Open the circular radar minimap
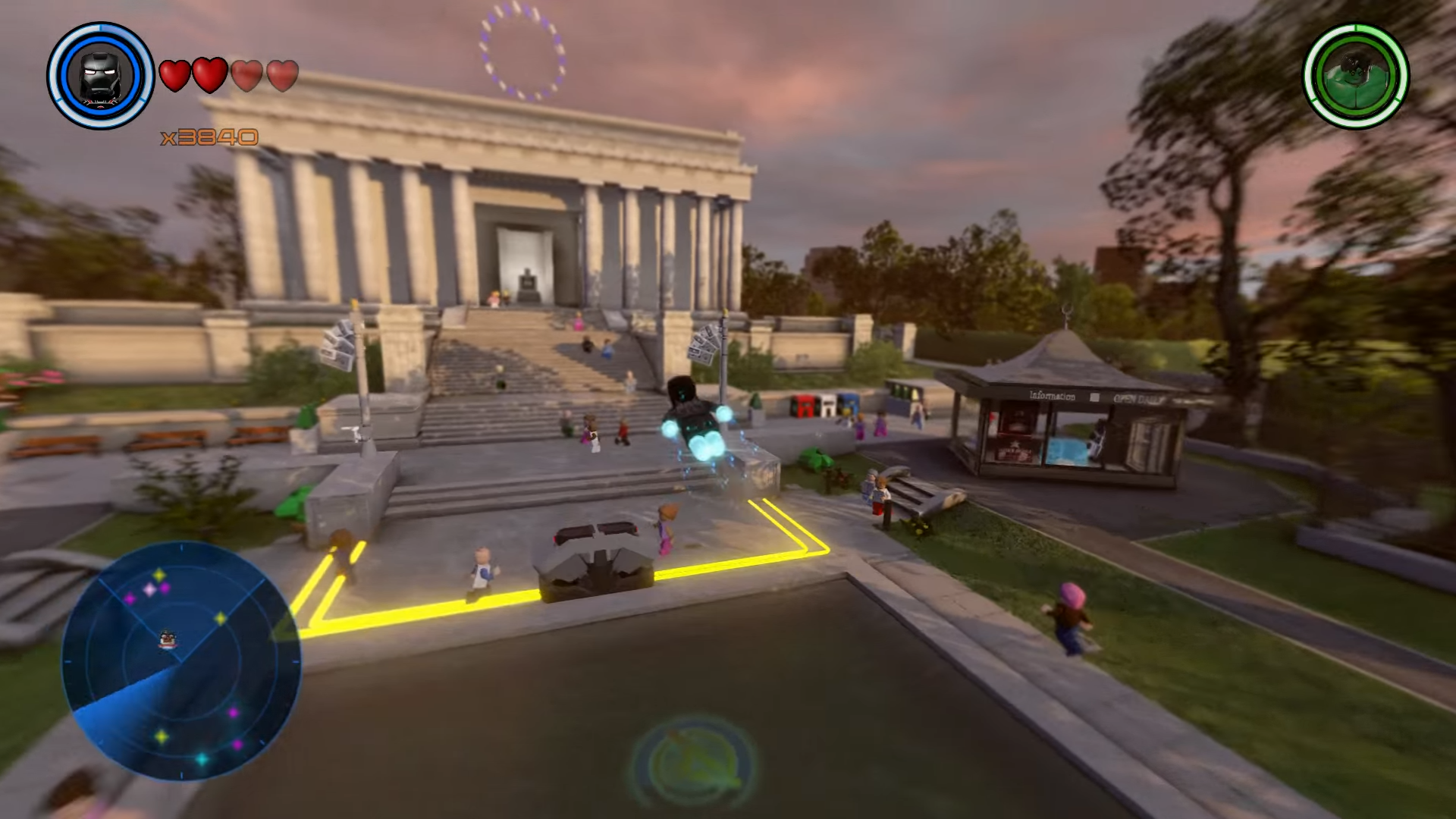 click(x=180, y=660)
